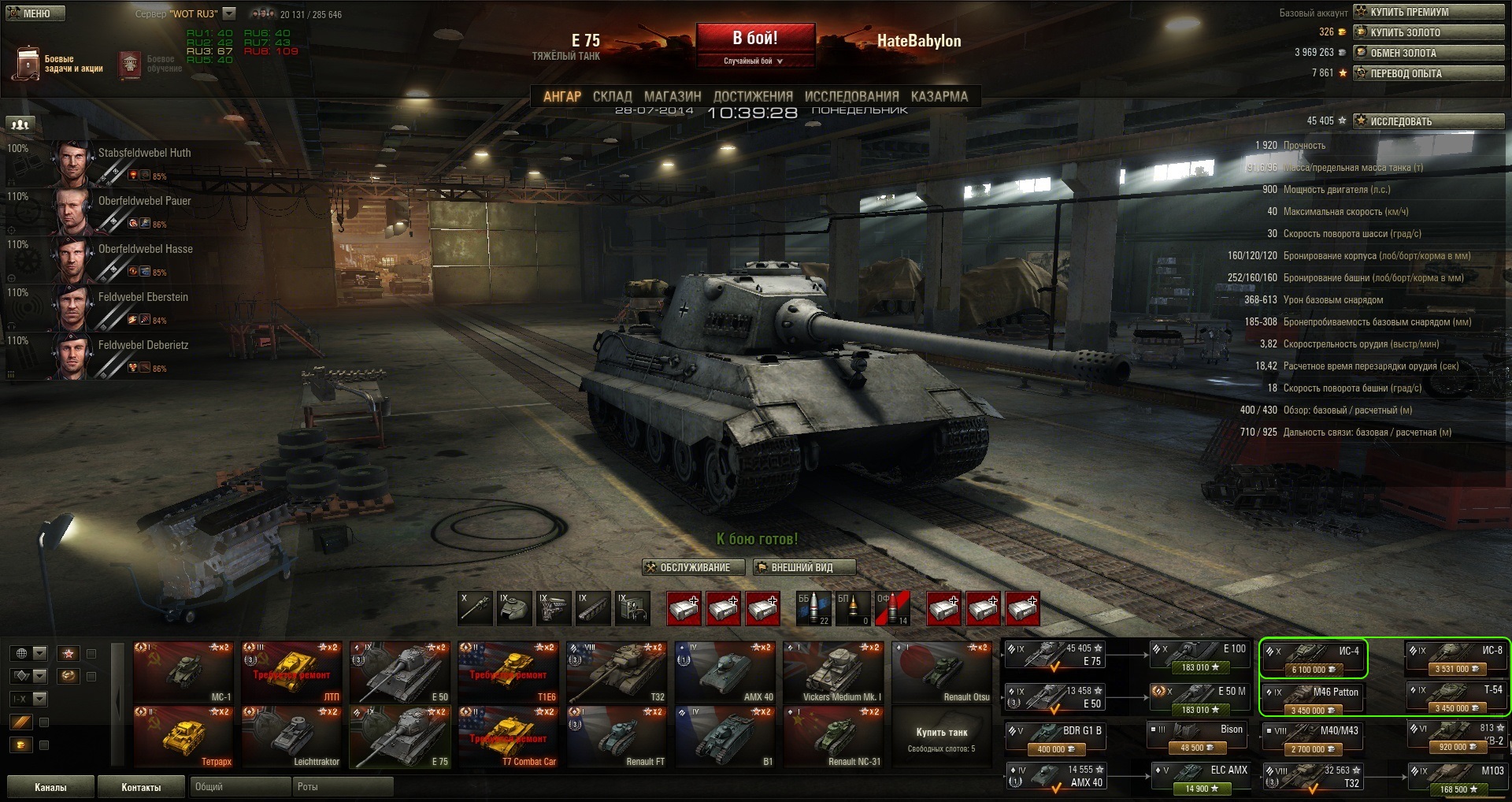Open the МАГАЗИН tab

click(672, 96)
